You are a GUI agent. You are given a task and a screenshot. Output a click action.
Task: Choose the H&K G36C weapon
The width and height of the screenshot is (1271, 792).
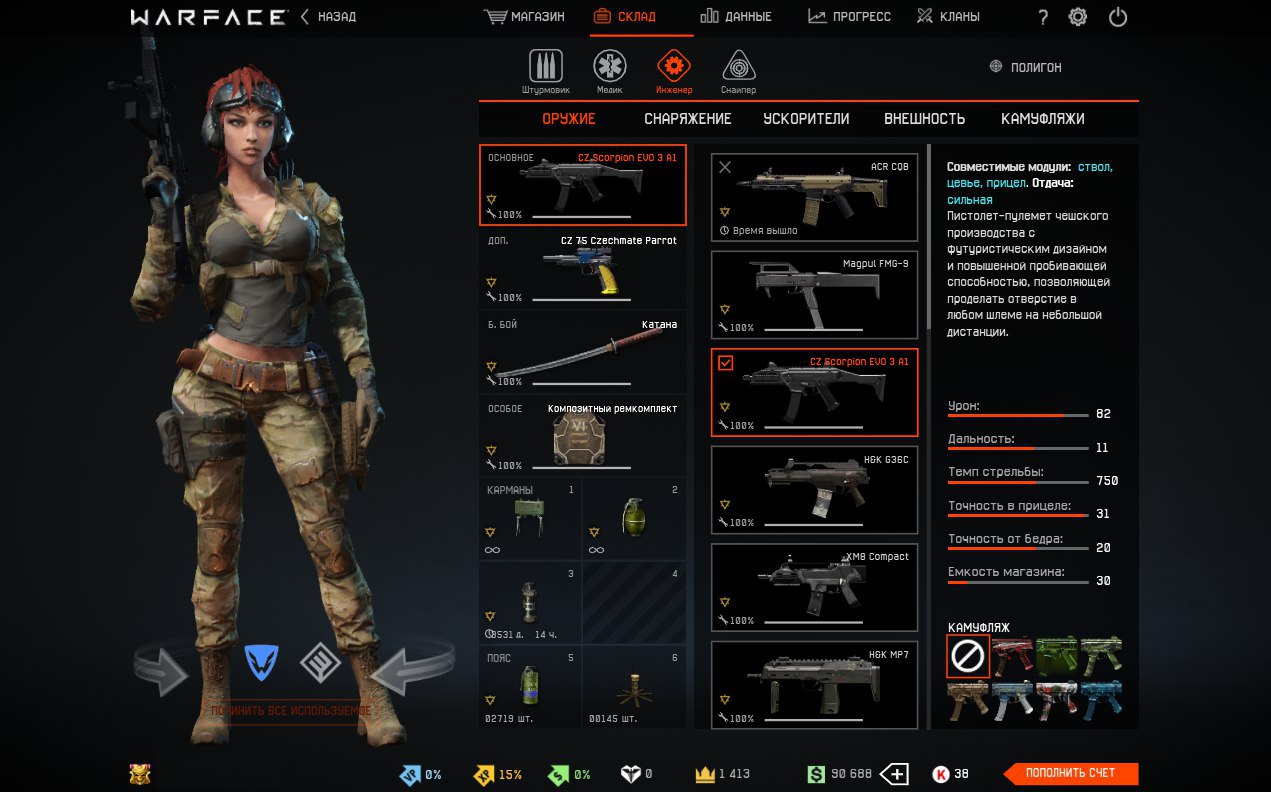click(x=814, y=489)
